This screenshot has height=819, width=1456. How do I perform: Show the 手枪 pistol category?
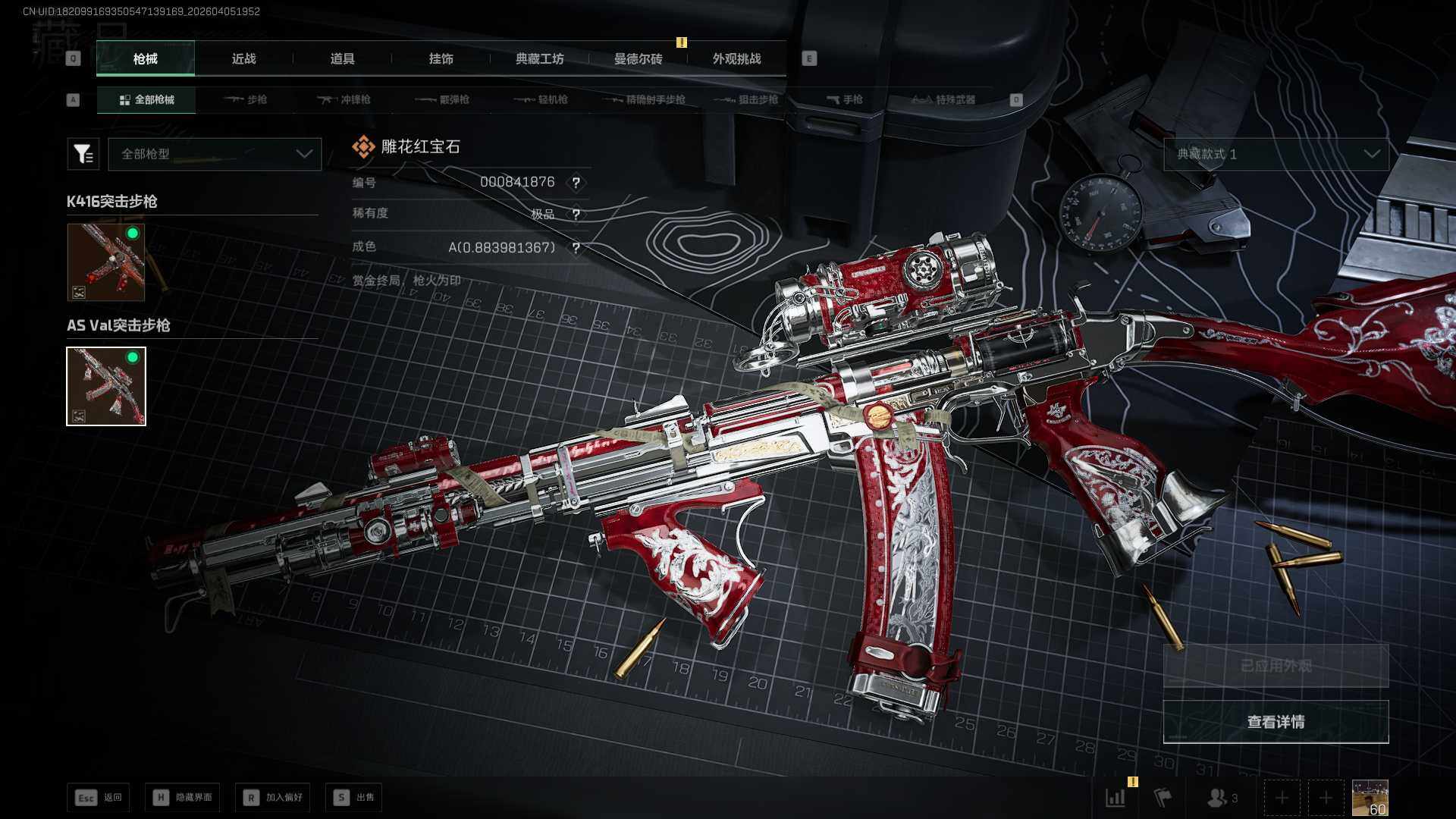point(844,99)
